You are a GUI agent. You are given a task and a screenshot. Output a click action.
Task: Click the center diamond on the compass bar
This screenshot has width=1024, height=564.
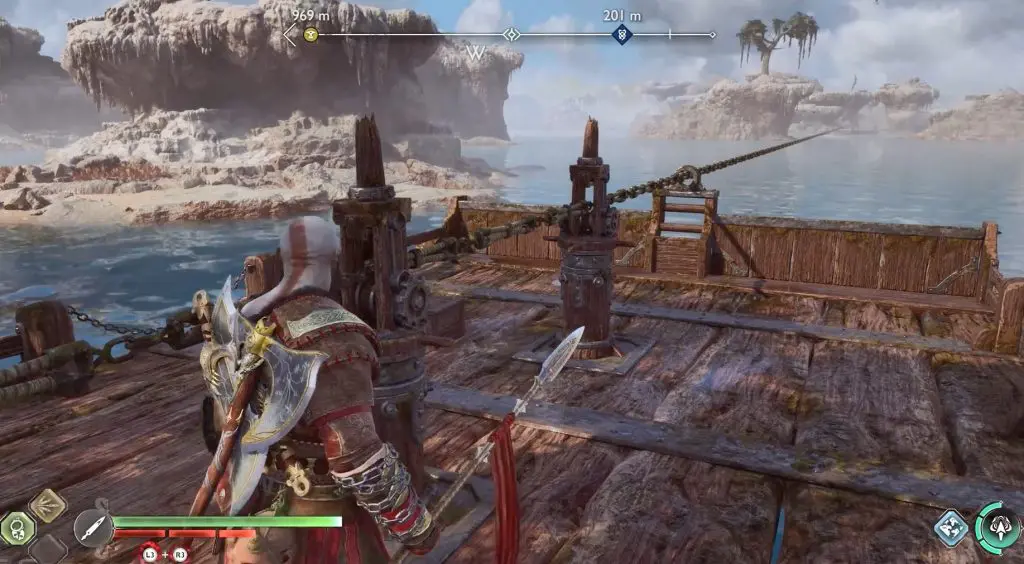pos(511,35)
